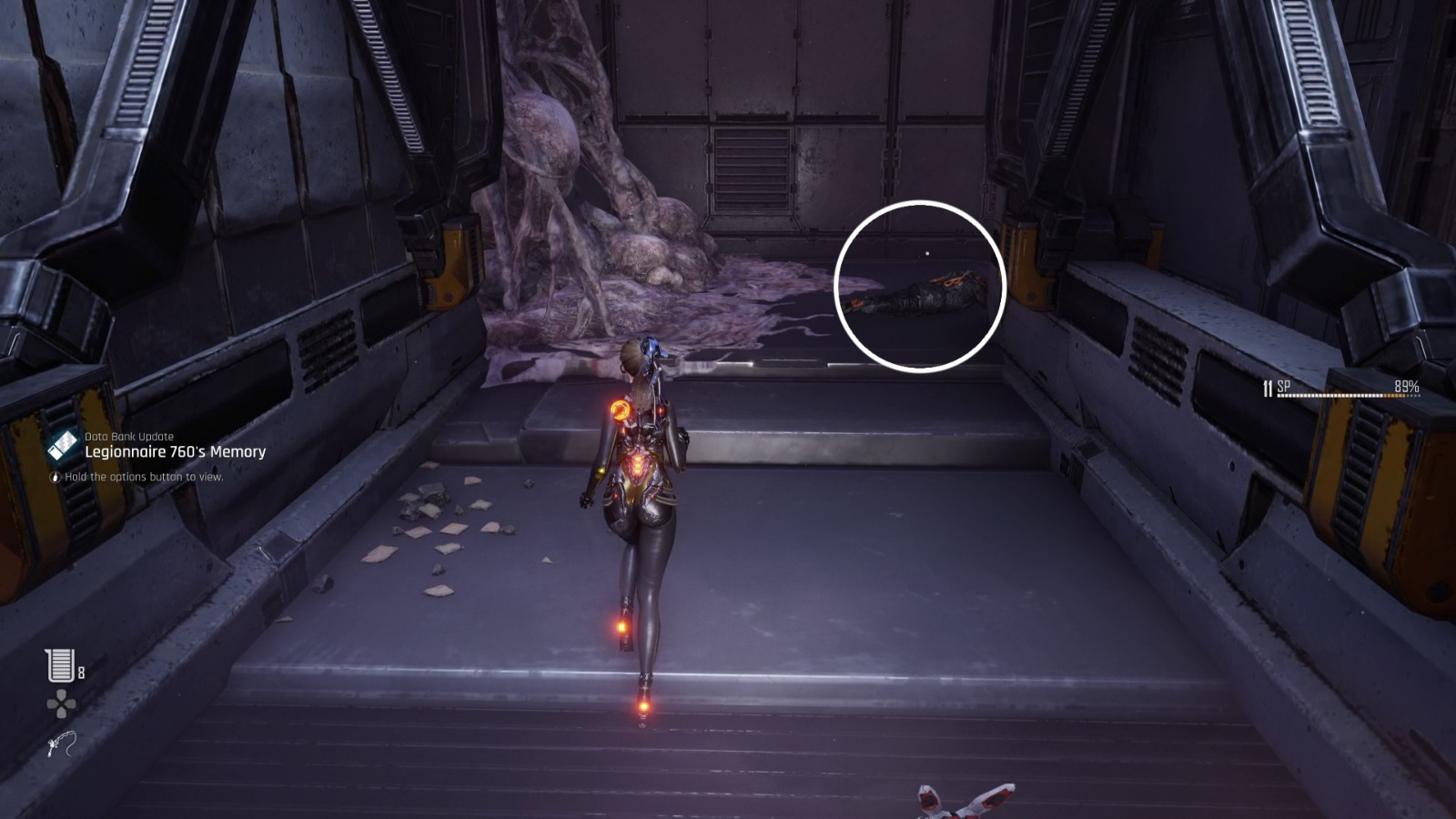Viewport: 1456px width, 819px height.
Task: Toggle the Data Bank Update notification
Action: click(129, 438)
